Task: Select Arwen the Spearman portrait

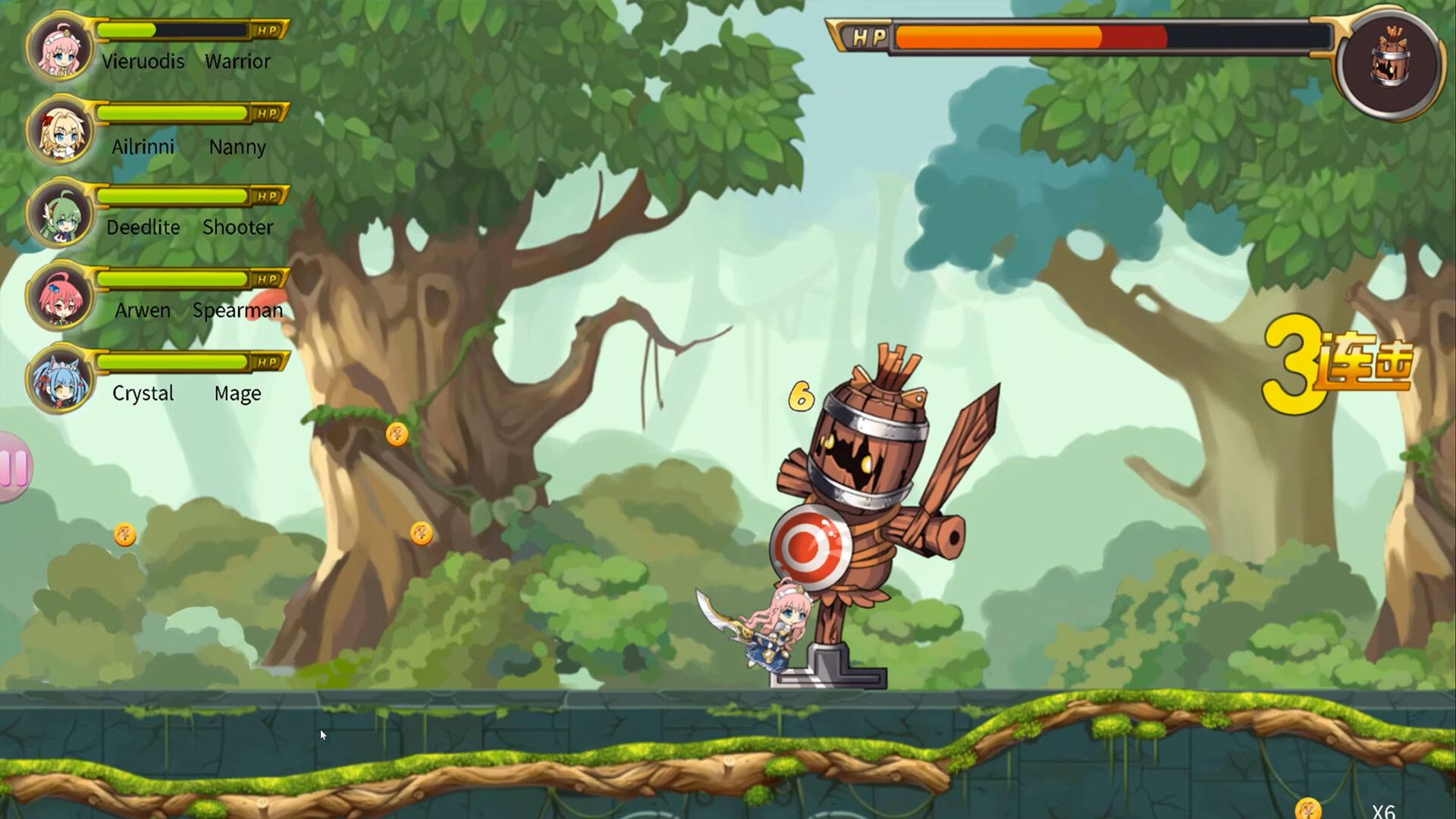Action: coord(60,297)
